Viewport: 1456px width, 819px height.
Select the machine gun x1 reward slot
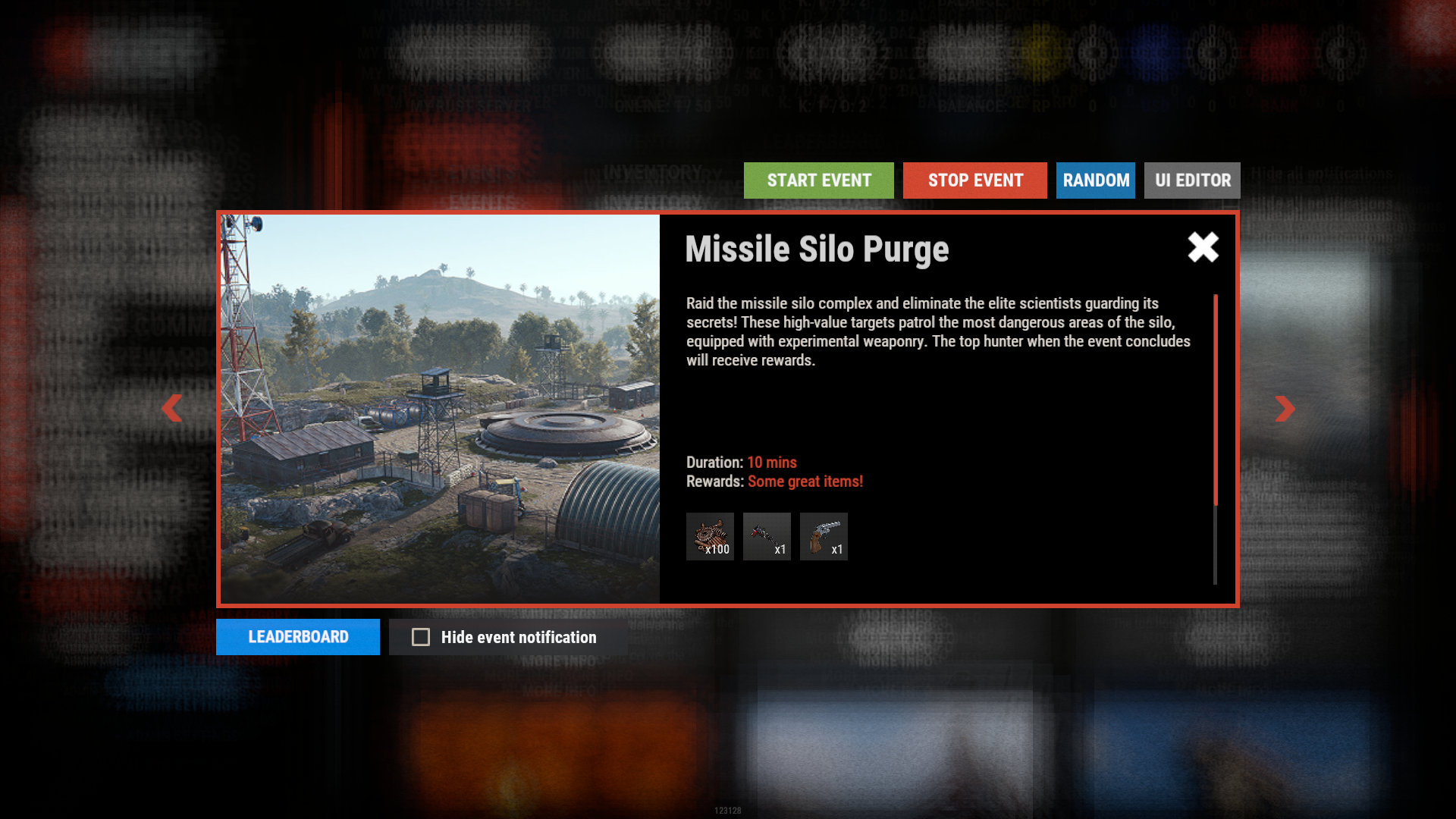(x=767, y=537)
